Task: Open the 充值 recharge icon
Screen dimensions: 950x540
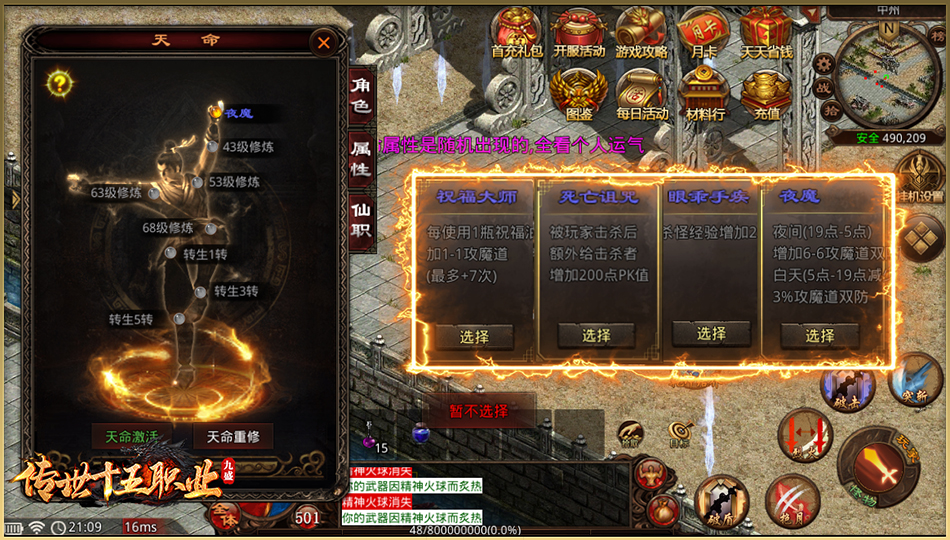Action: (x=767, y=95)
